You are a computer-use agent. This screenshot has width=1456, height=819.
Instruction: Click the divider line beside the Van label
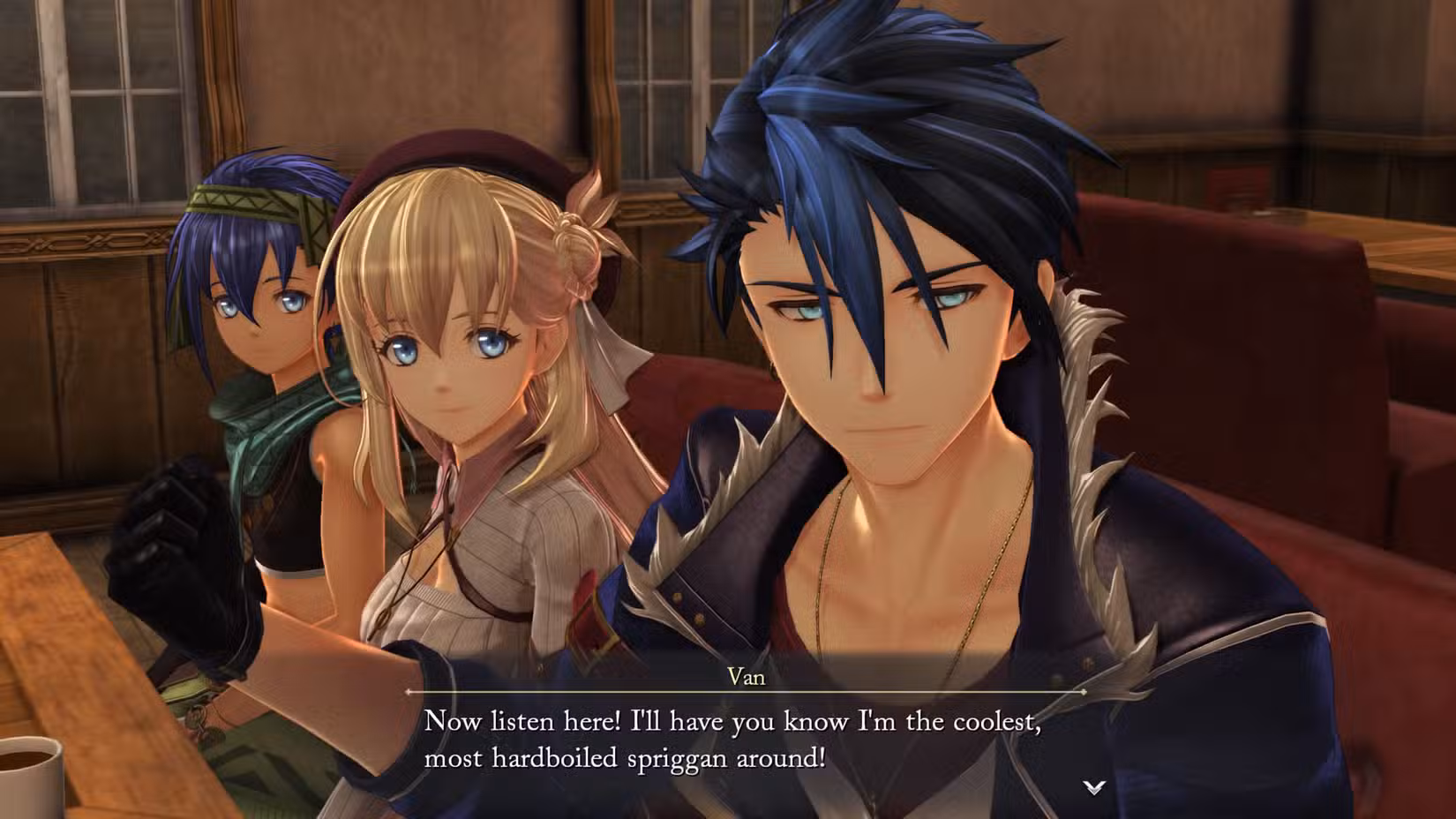click(574, 691)
